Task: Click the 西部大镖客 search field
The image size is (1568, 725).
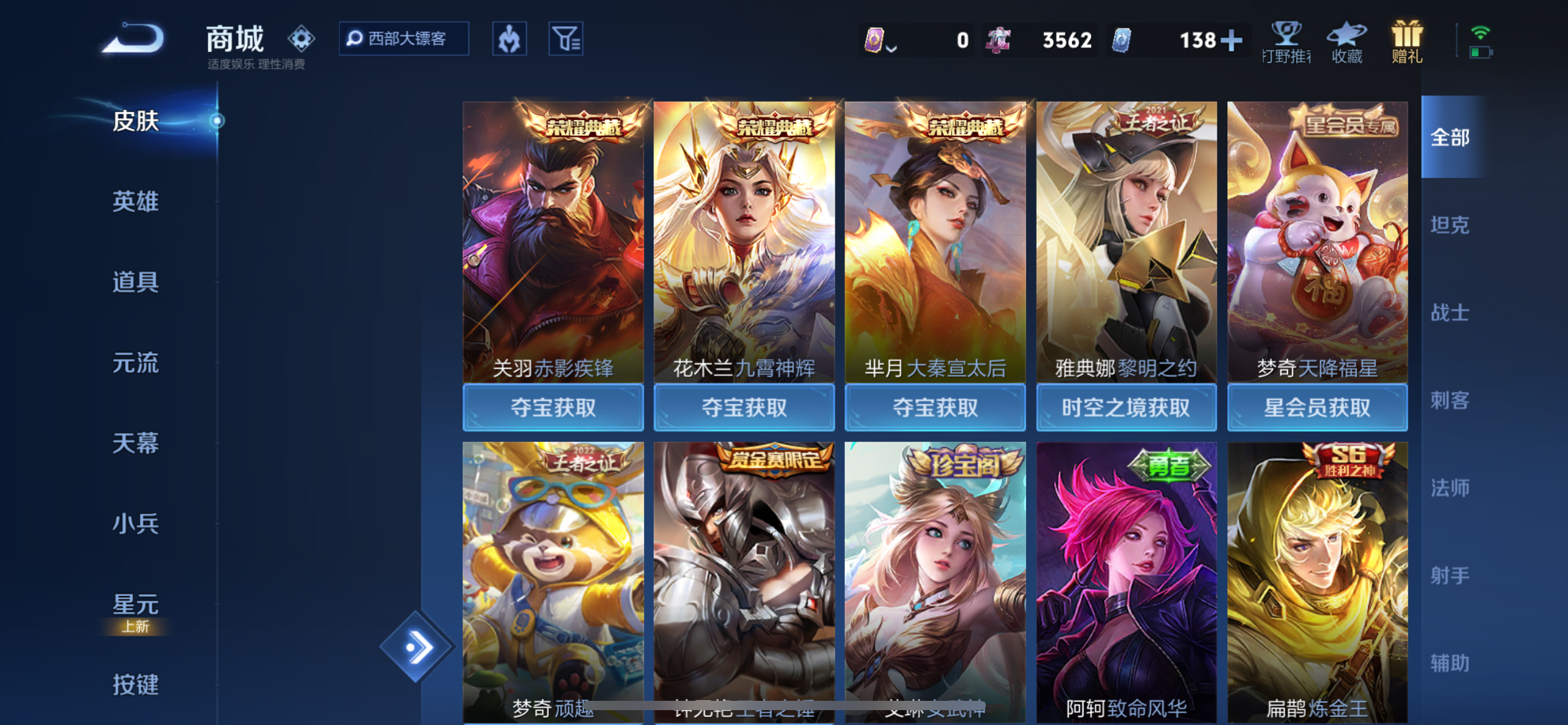Action: pos(406,38)
